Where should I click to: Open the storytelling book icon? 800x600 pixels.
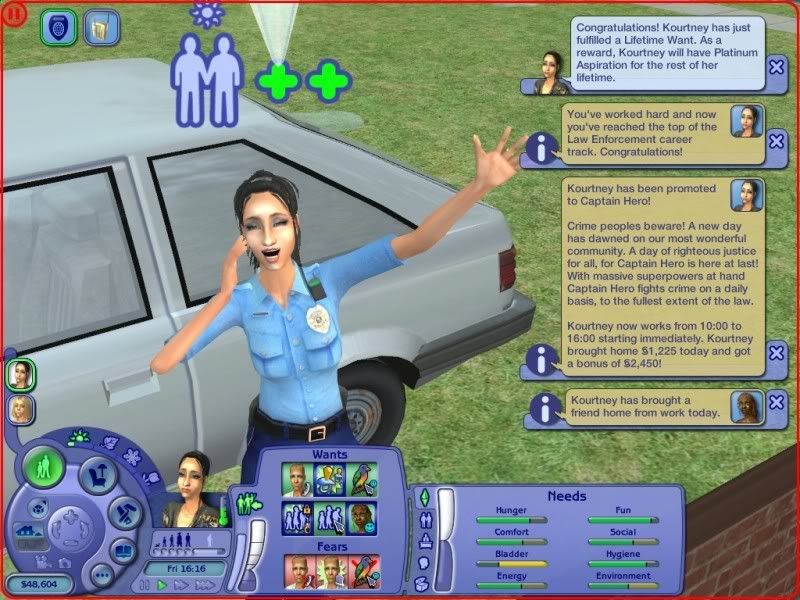(125, 551)
